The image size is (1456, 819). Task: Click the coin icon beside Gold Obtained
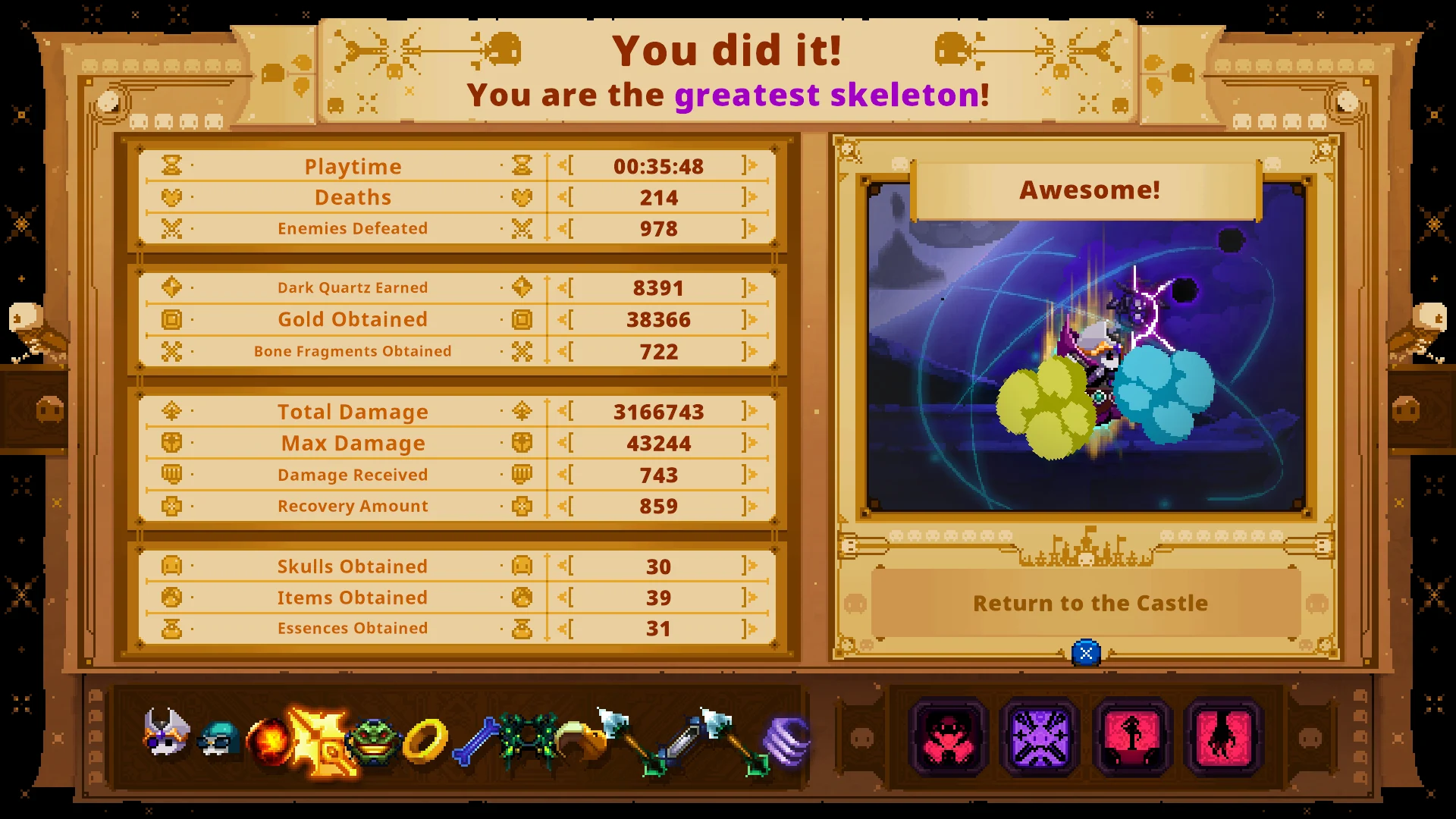173,319
